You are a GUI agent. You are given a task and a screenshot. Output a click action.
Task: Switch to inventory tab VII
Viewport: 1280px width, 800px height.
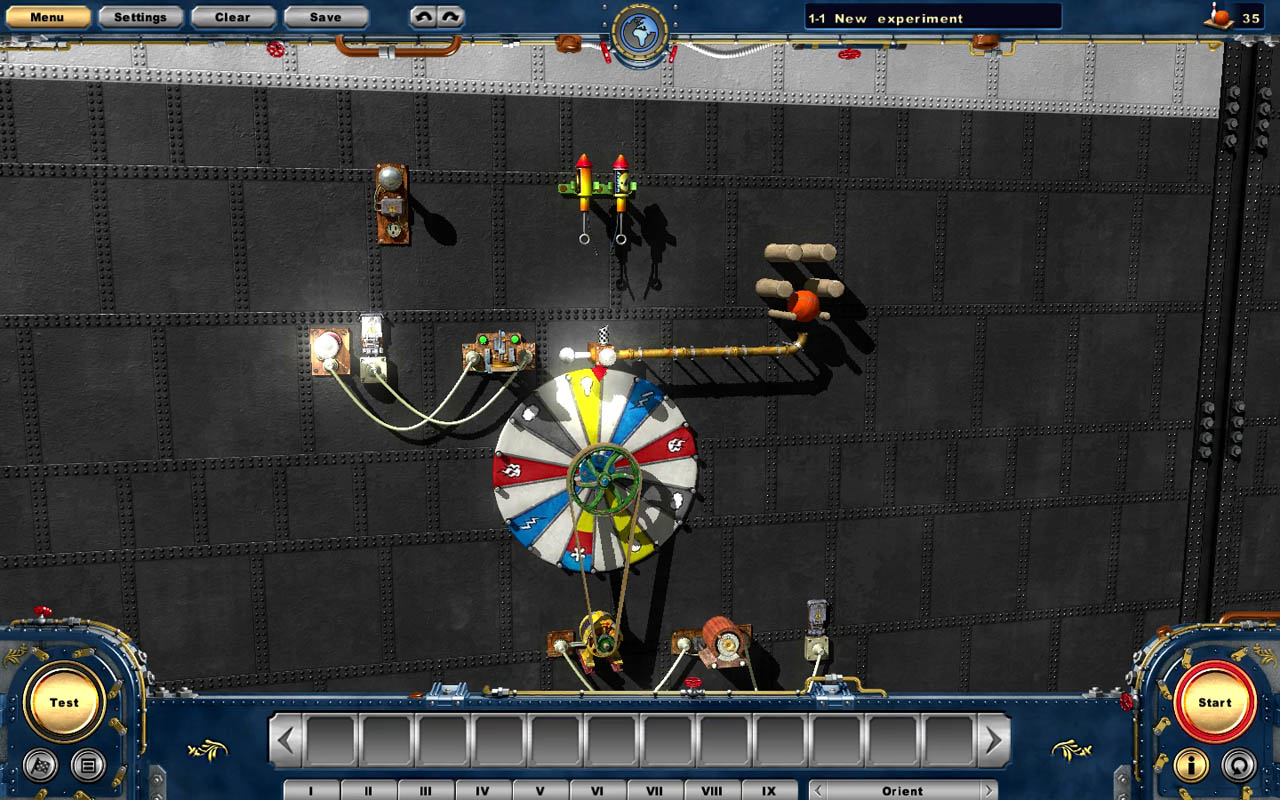(x=654, y=790)
